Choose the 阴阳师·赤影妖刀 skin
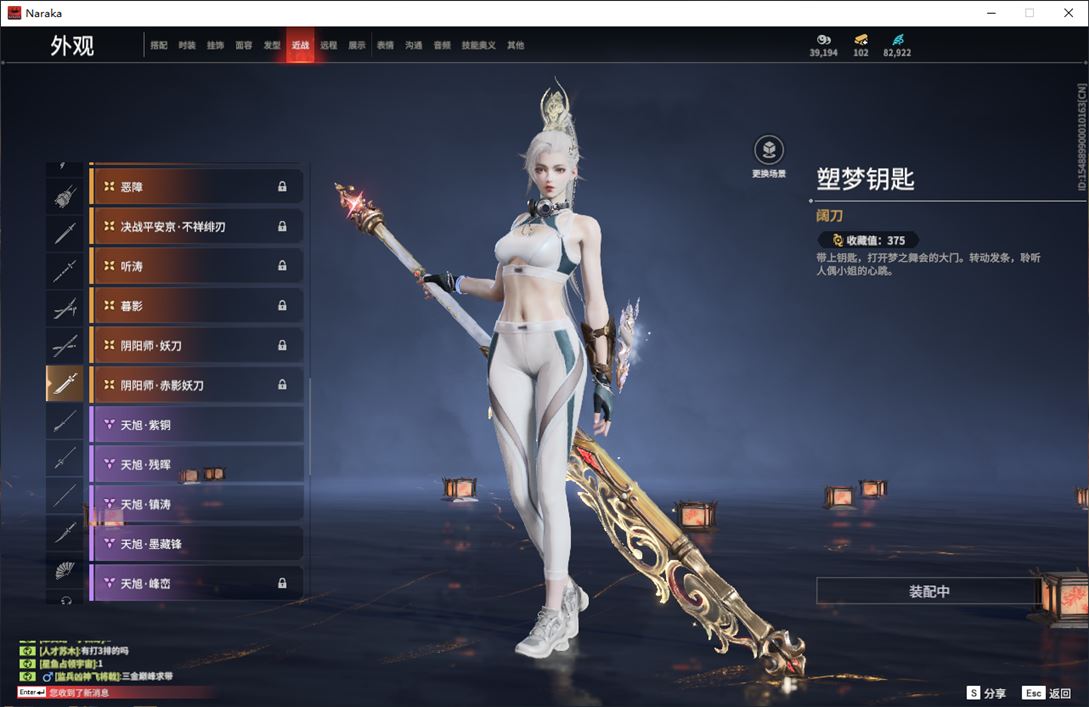 click(x=196, y=385)
